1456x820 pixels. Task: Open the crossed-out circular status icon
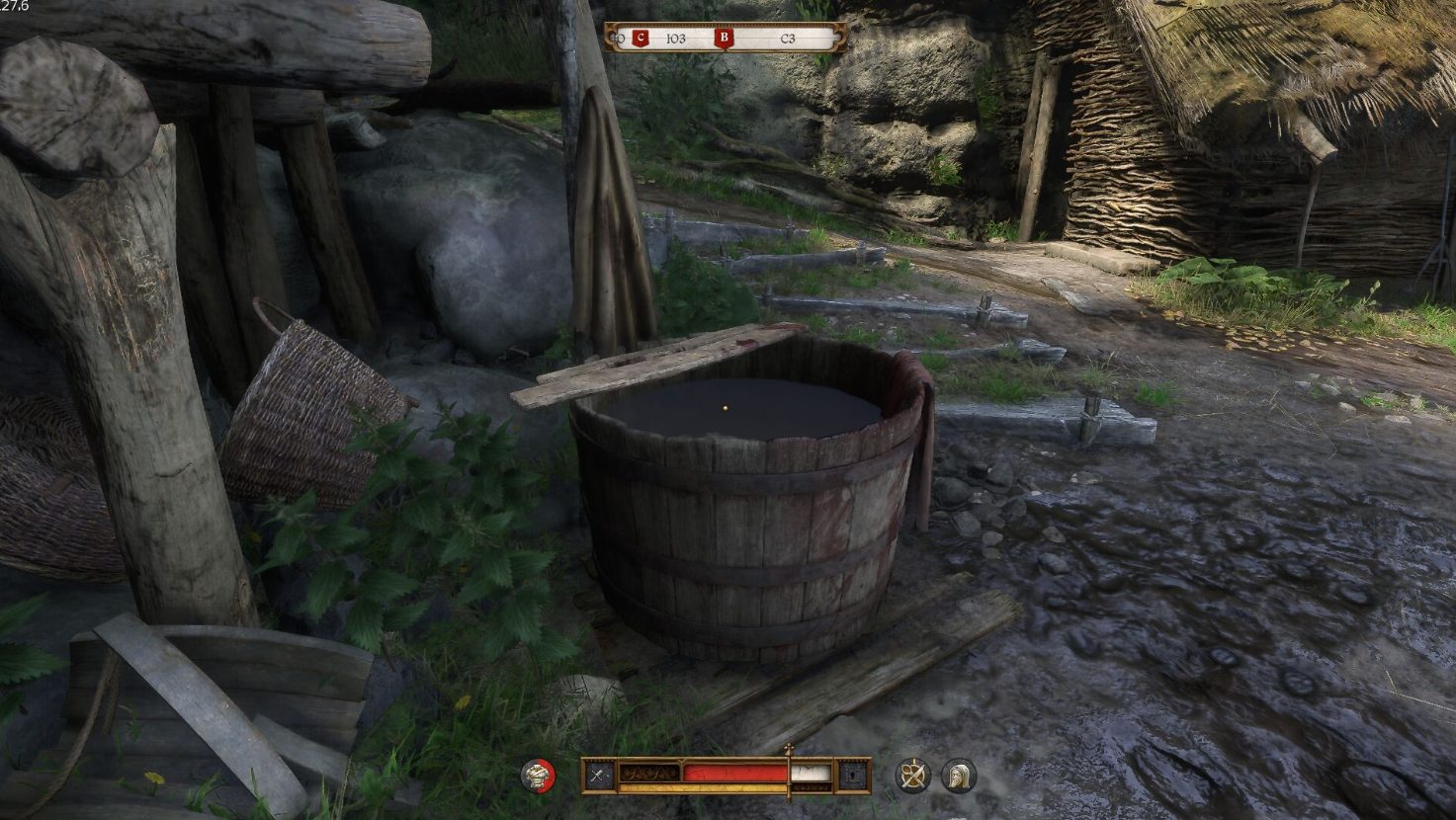(912, 776)
